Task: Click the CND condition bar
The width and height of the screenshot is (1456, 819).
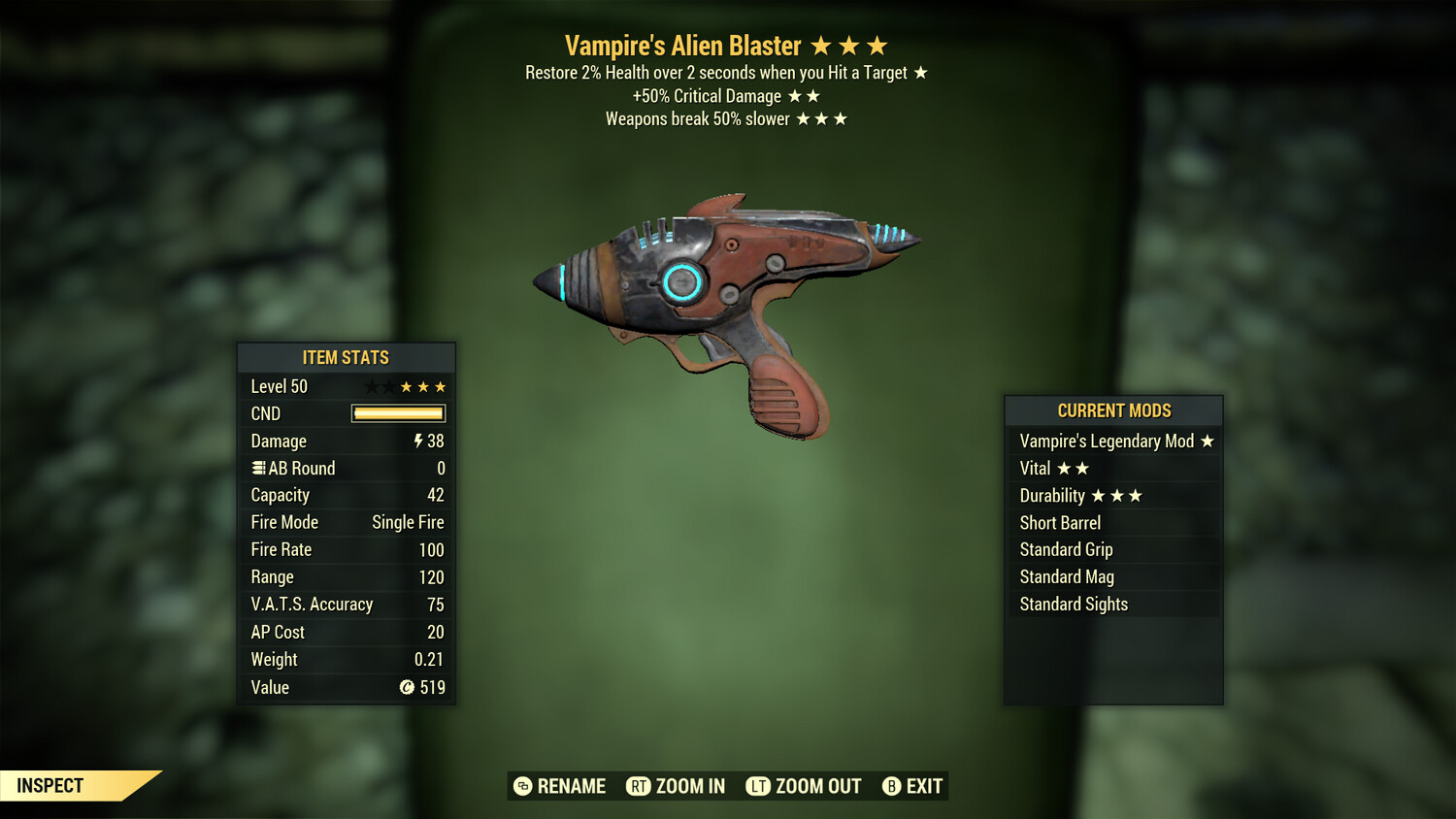Action: [x=397, y=413]
